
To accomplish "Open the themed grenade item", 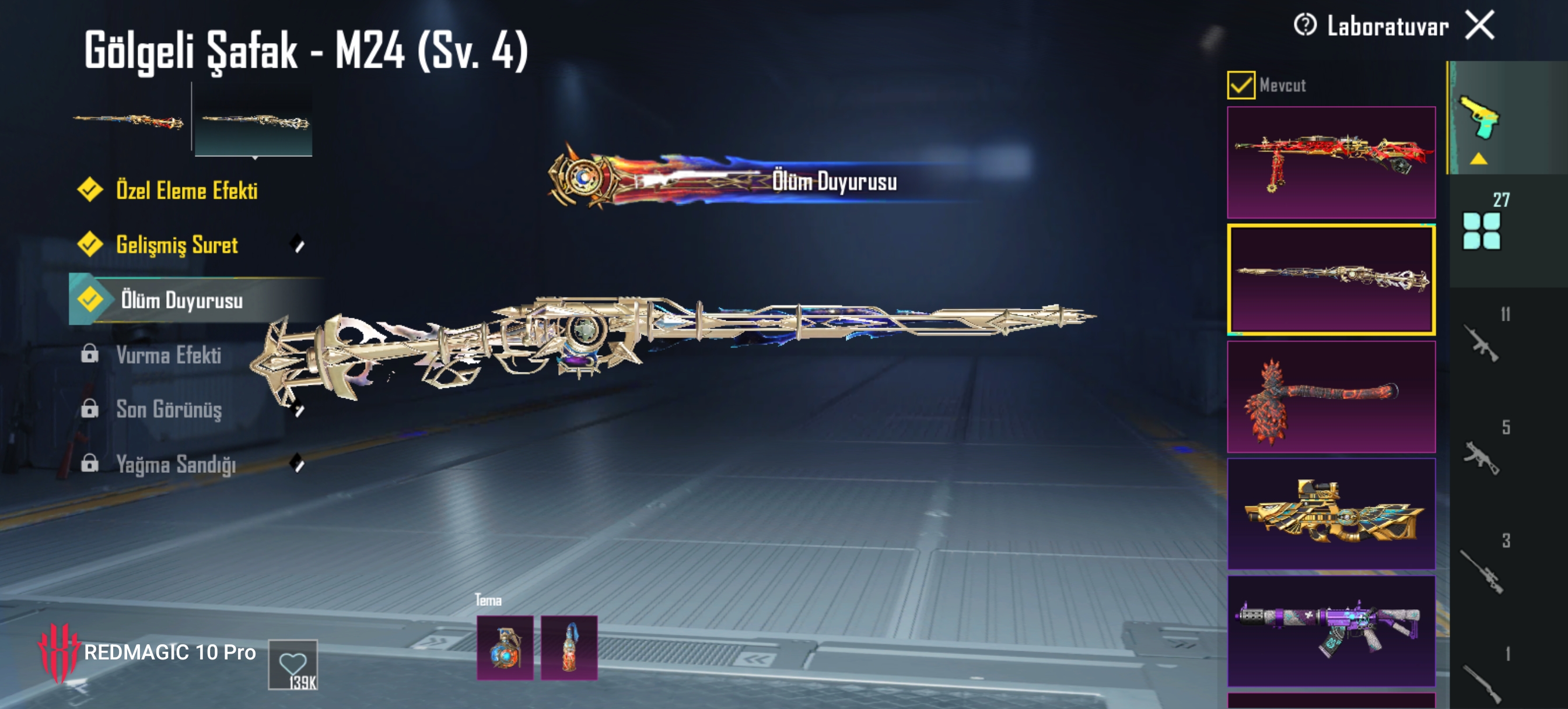I will click(x=505, y=648).
